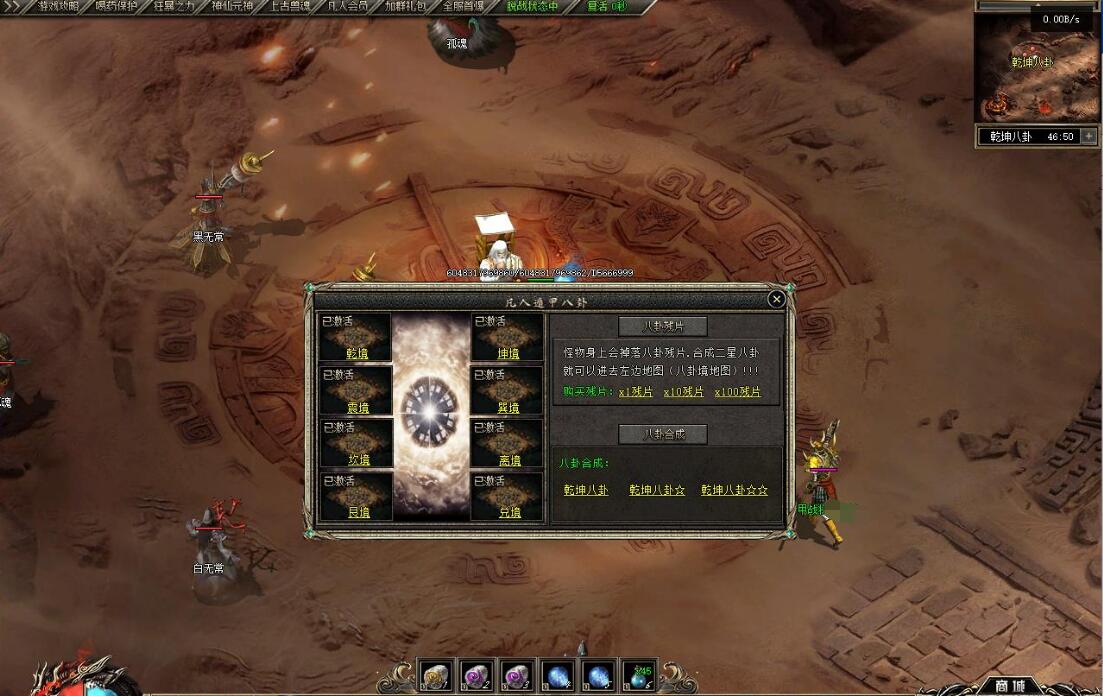Enter the 乾境 realm map

[357, 353]
